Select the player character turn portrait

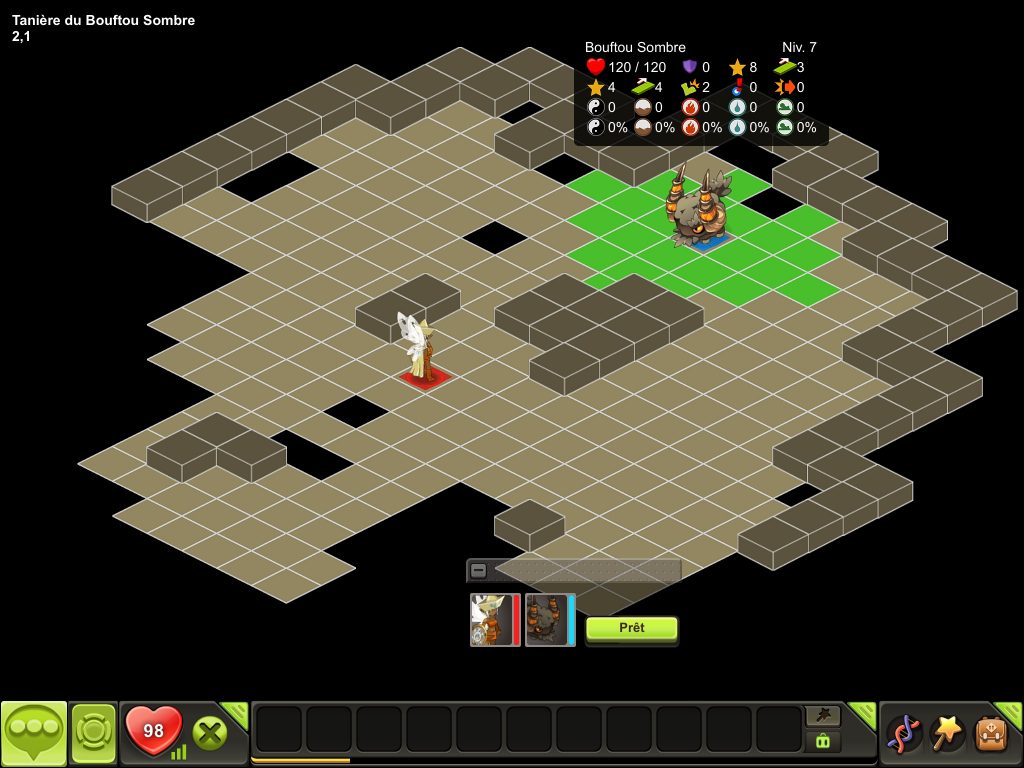(x=494, y=620)
